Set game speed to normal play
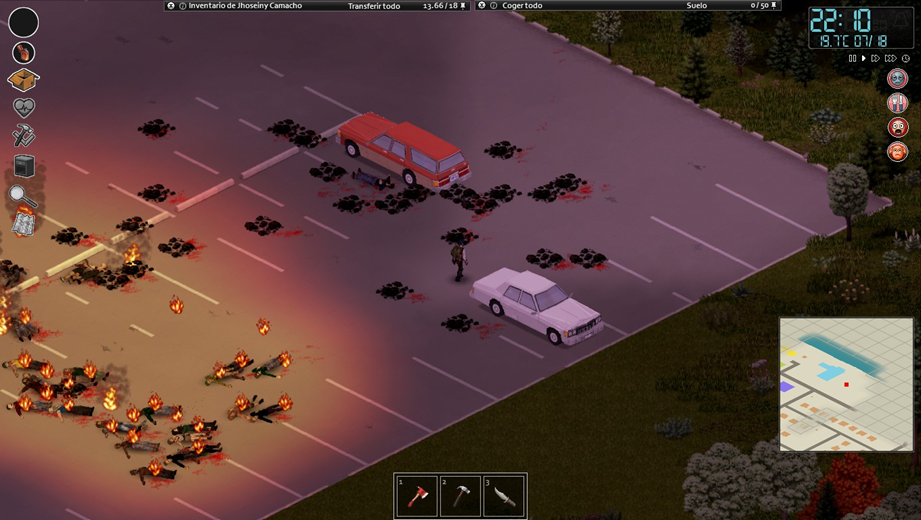 click(863, 59)
